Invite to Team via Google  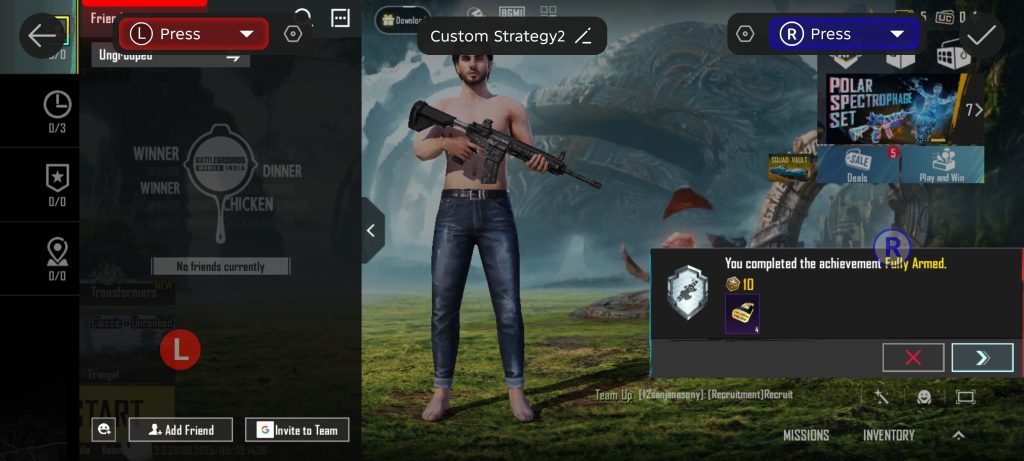[297, 430]
